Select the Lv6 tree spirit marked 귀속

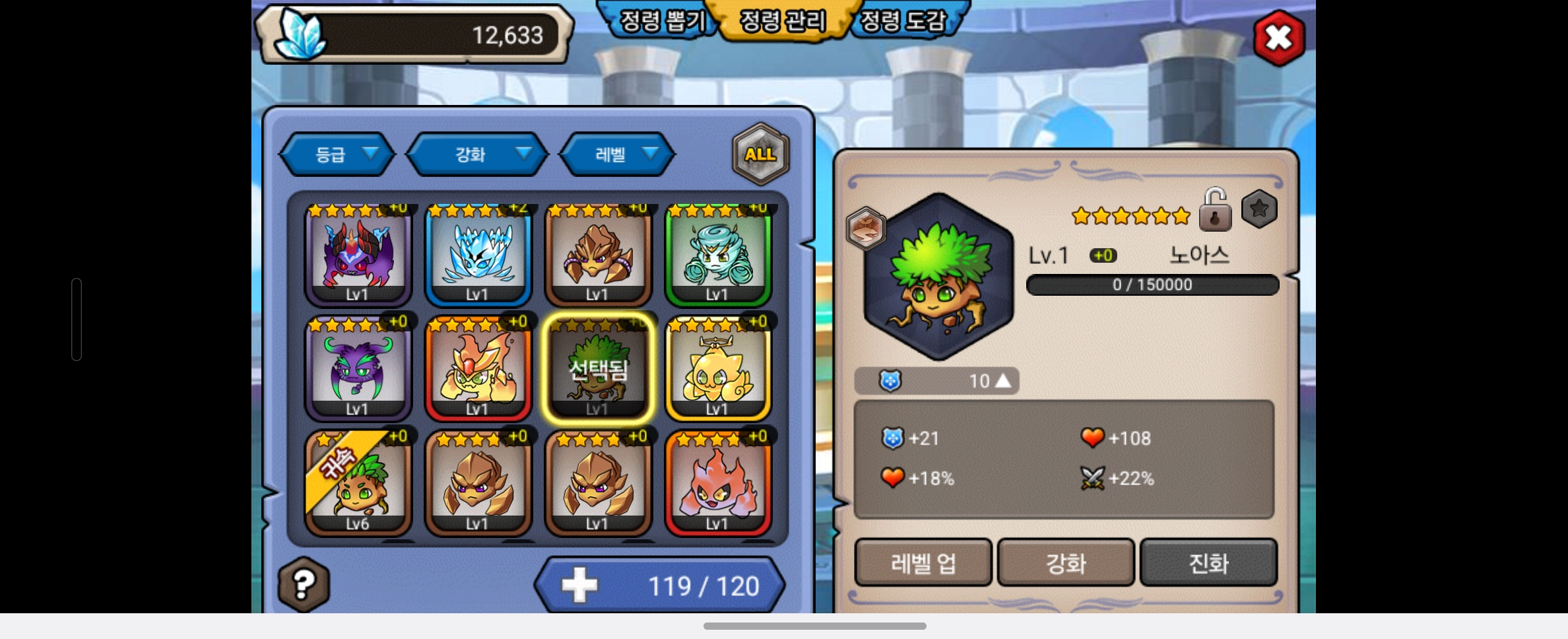358,484
